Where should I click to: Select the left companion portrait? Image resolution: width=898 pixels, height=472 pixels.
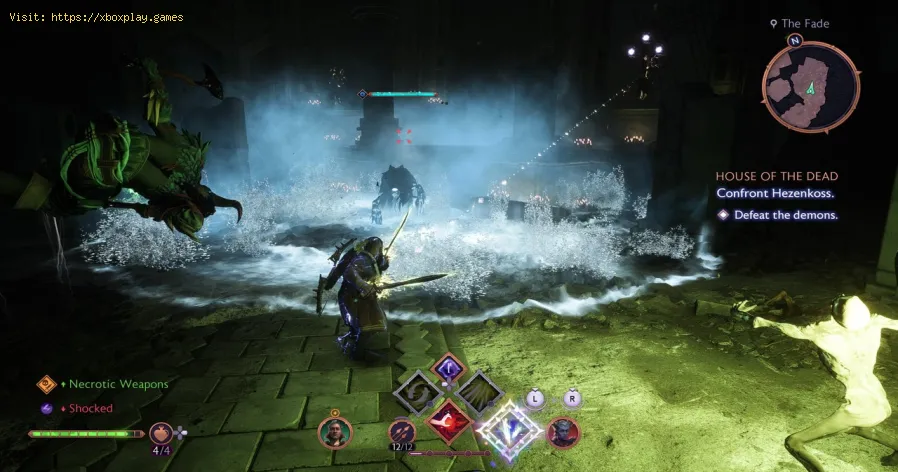pos(334,432)
